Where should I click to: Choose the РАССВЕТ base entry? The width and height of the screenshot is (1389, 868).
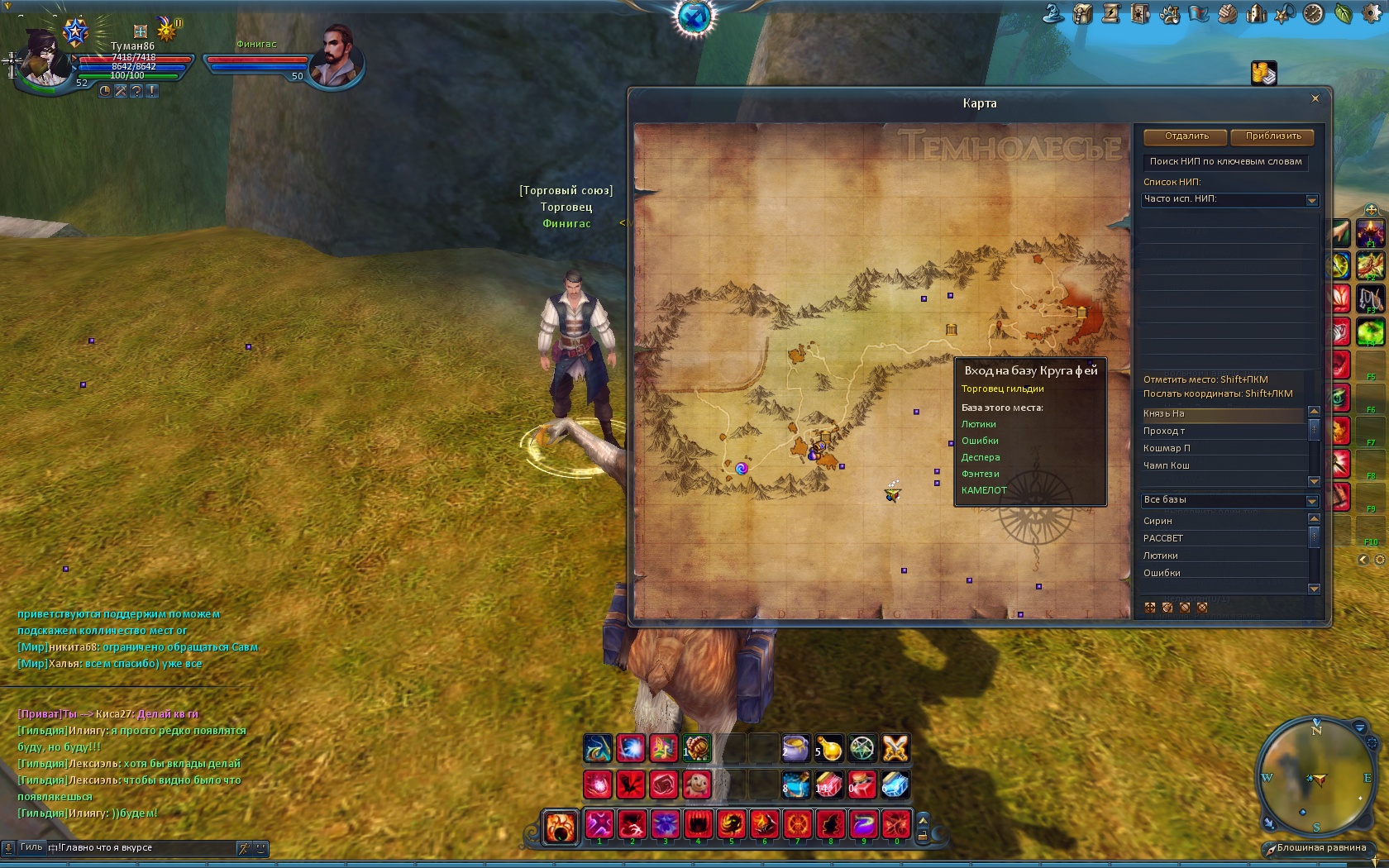pyautogui.click(x=1162, y=538)
